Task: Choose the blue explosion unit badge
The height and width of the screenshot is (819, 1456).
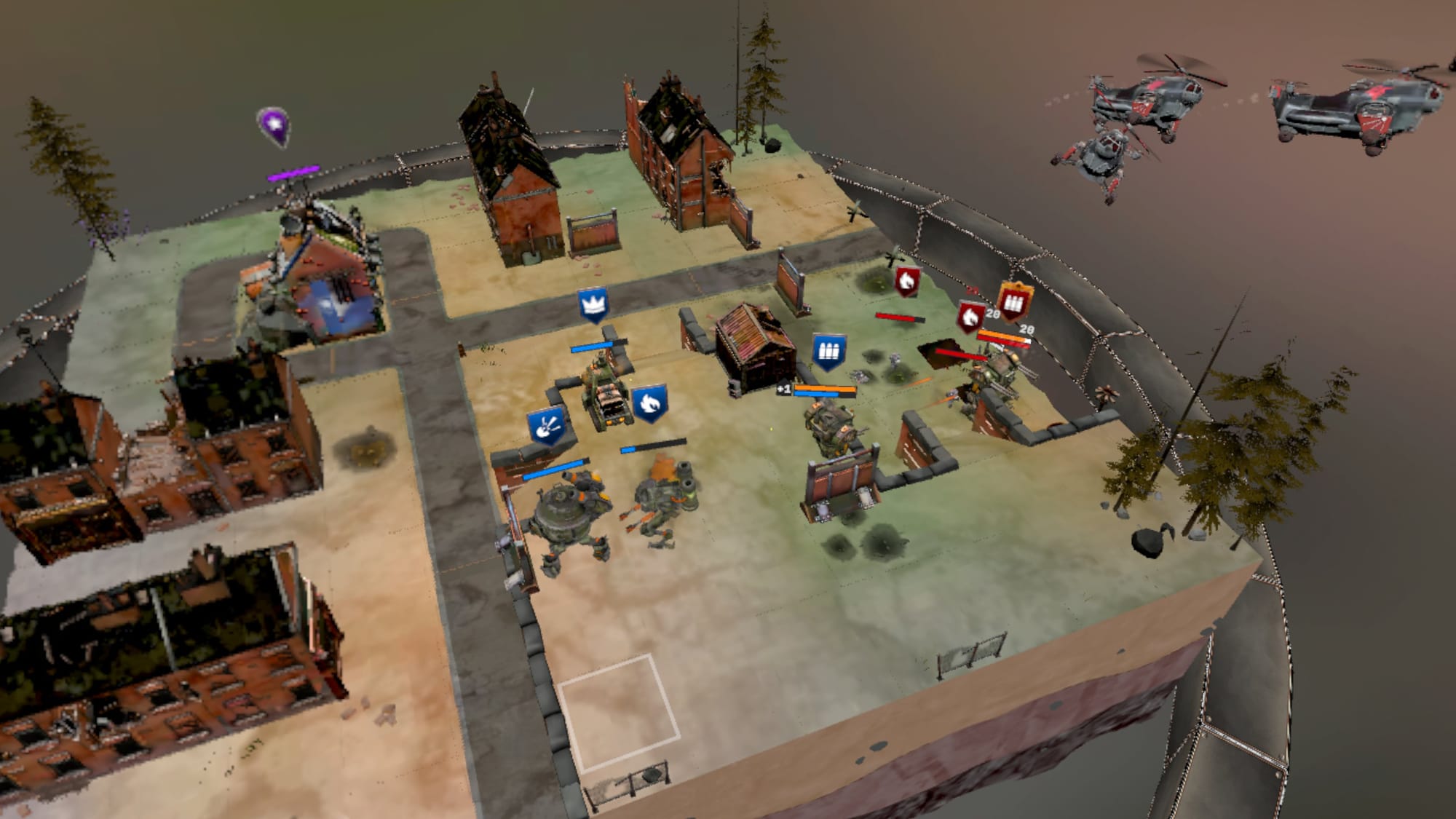Action: [546, 426]
